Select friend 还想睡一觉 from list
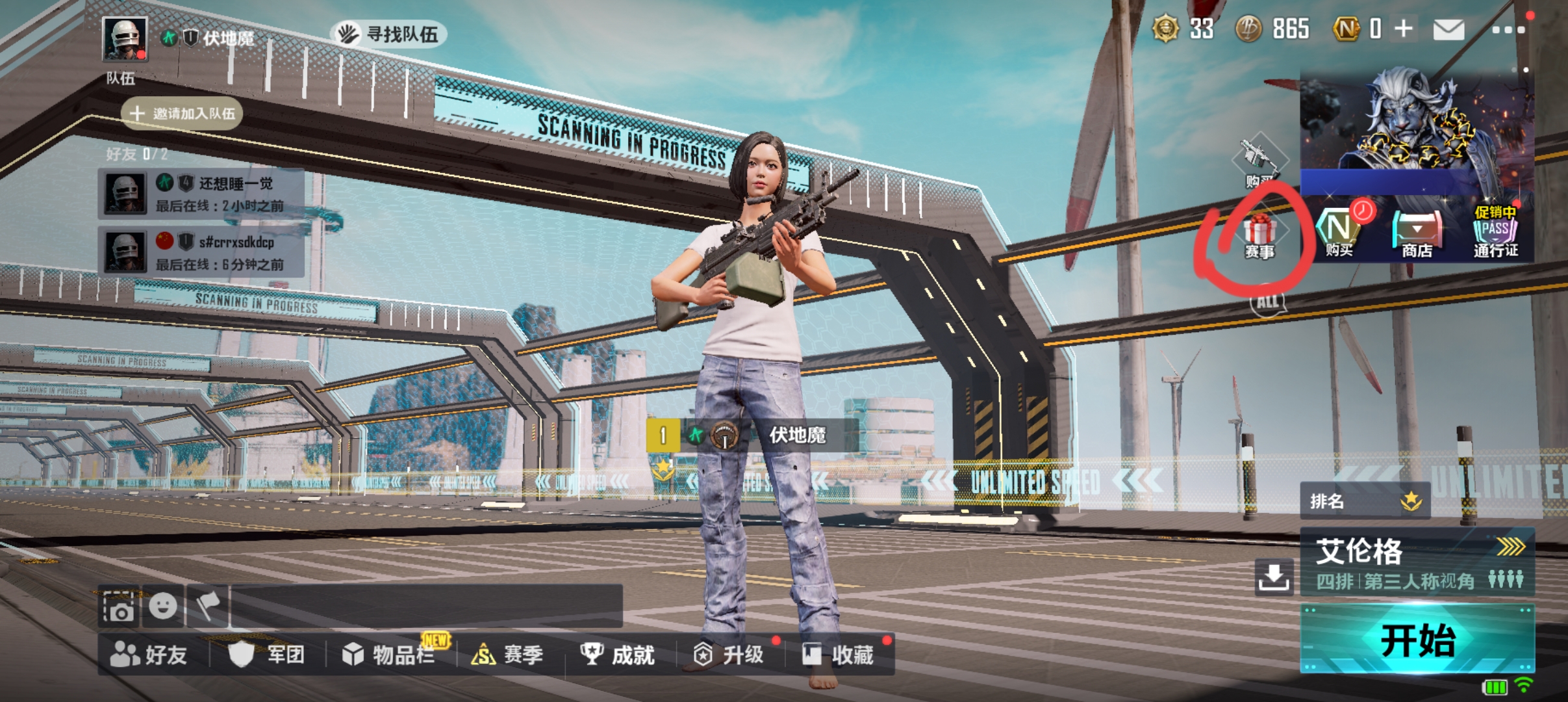 click(x=201, y=194)
